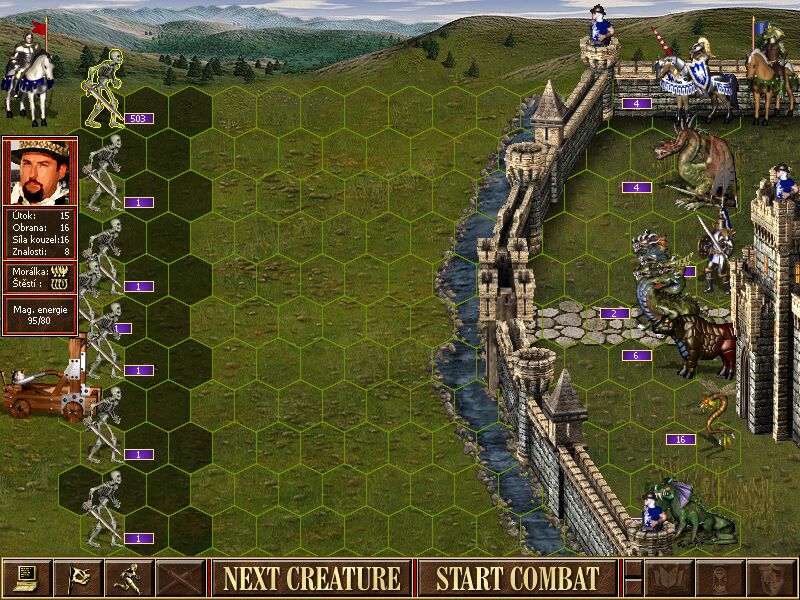This screenshot has height=600, width=800.
Task: Surrender using the white flag button
Action: (78, 578)
